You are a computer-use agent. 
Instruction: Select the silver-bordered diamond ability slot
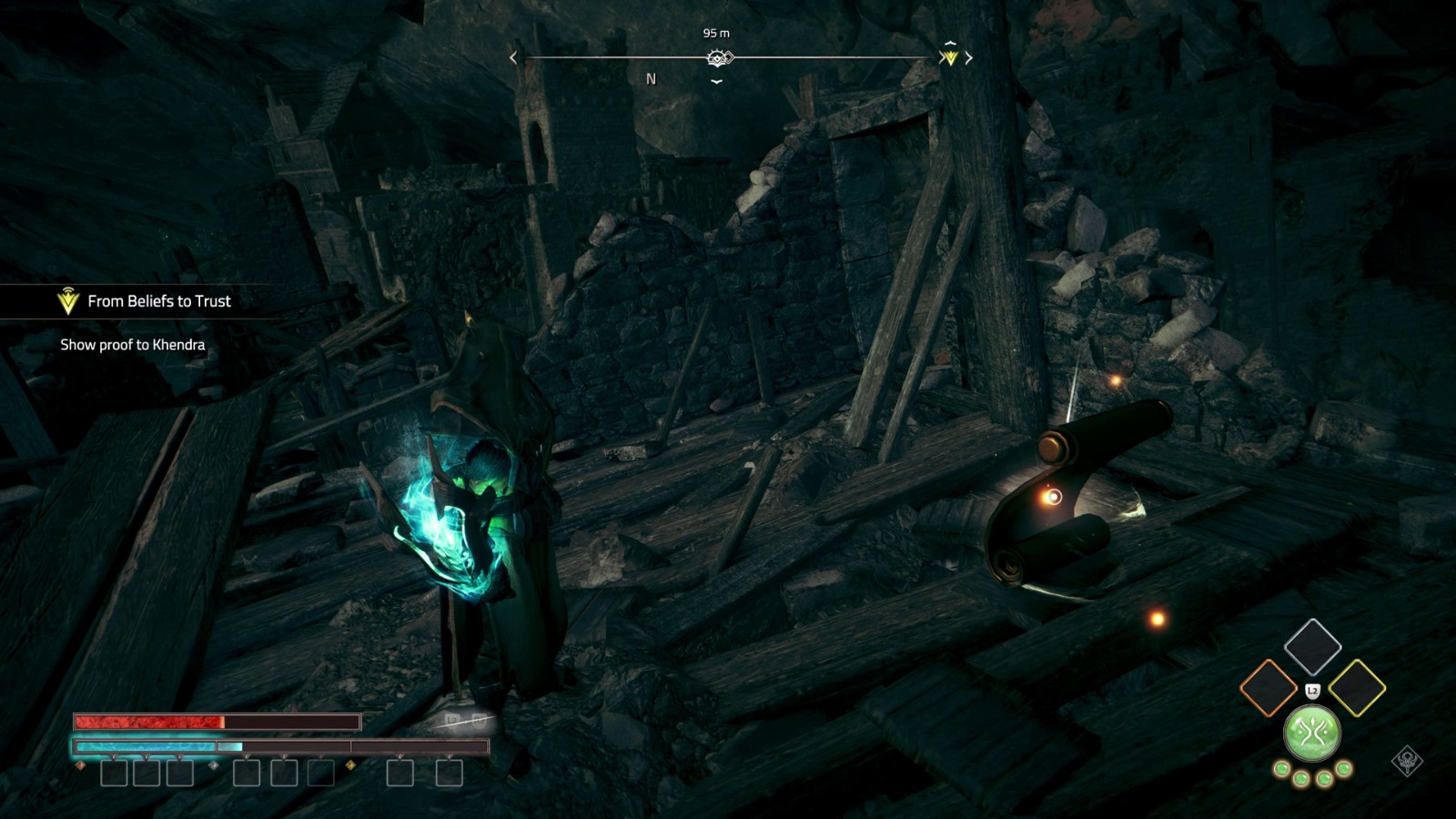pyautogui.click(x=1312, y=646)
